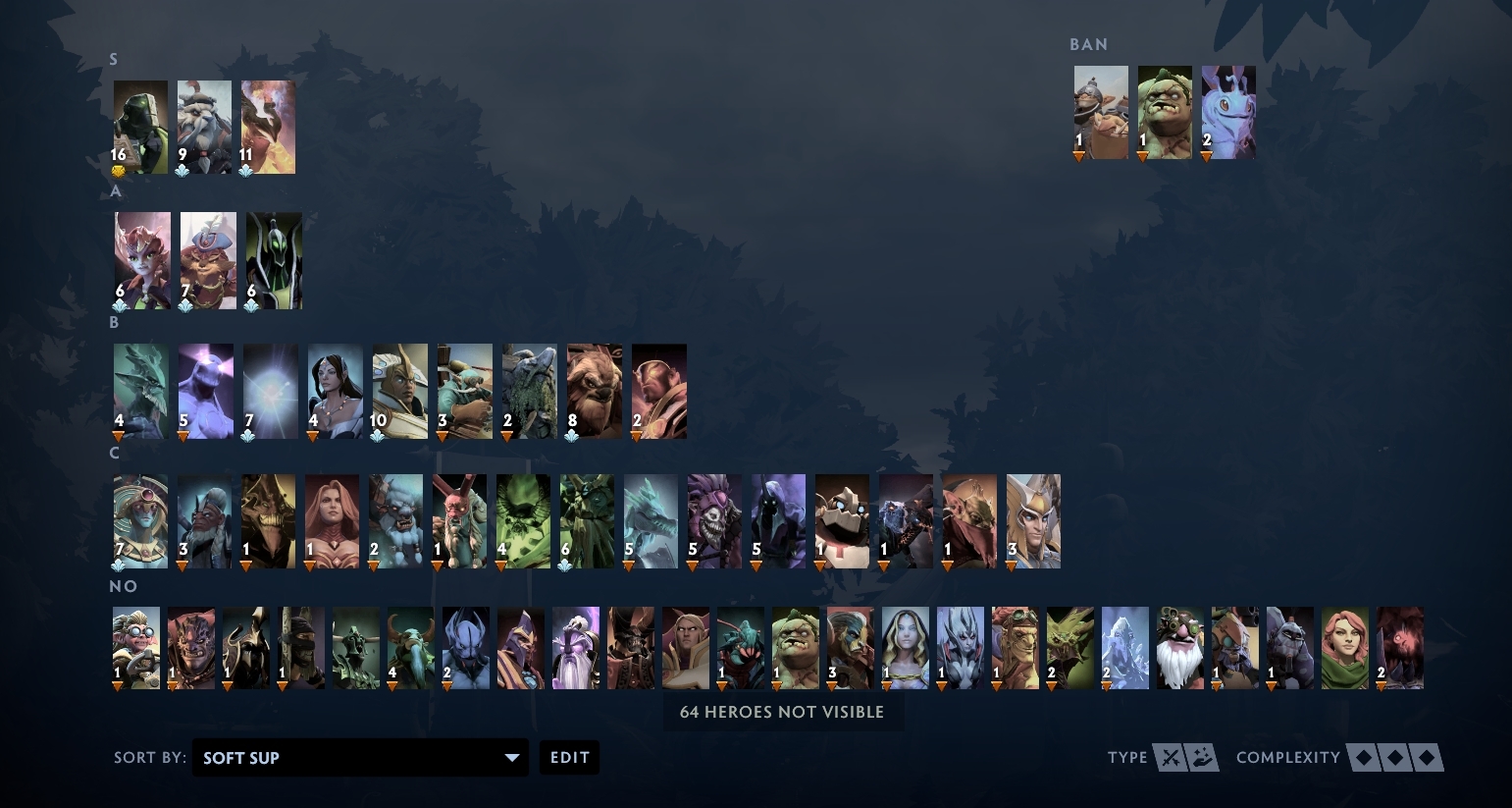1512x808 pixels.
Task: Click the BAN section heading
Action: tap(1088, 44)
